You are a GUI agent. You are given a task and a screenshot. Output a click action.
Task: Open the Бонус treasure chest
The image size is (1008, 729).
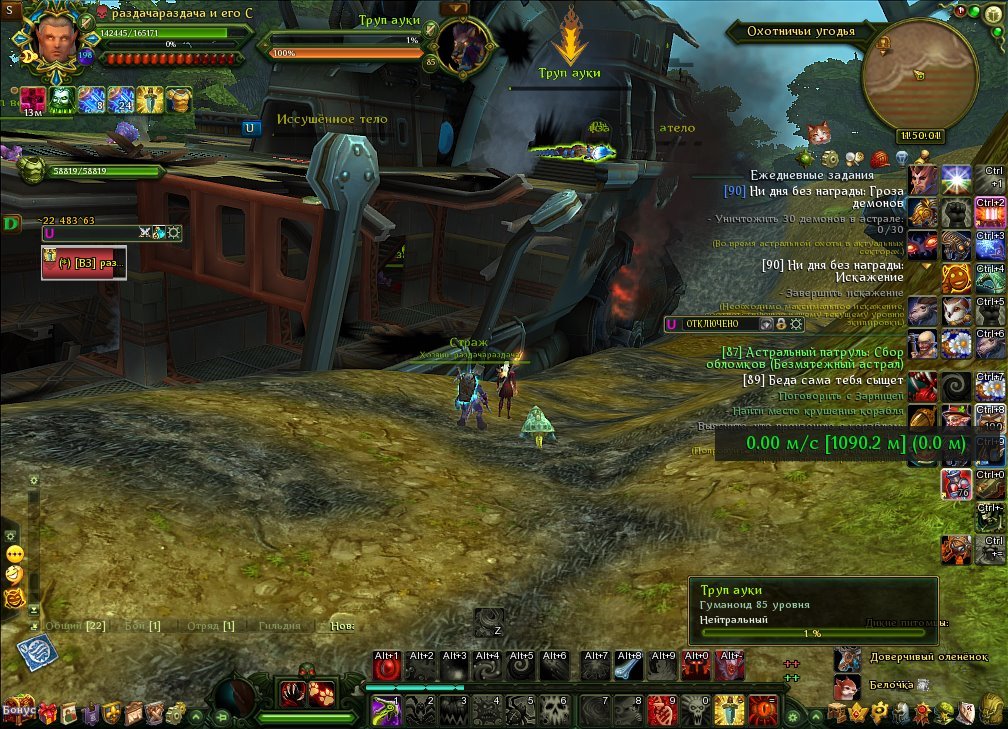click(x=19, y=711)
